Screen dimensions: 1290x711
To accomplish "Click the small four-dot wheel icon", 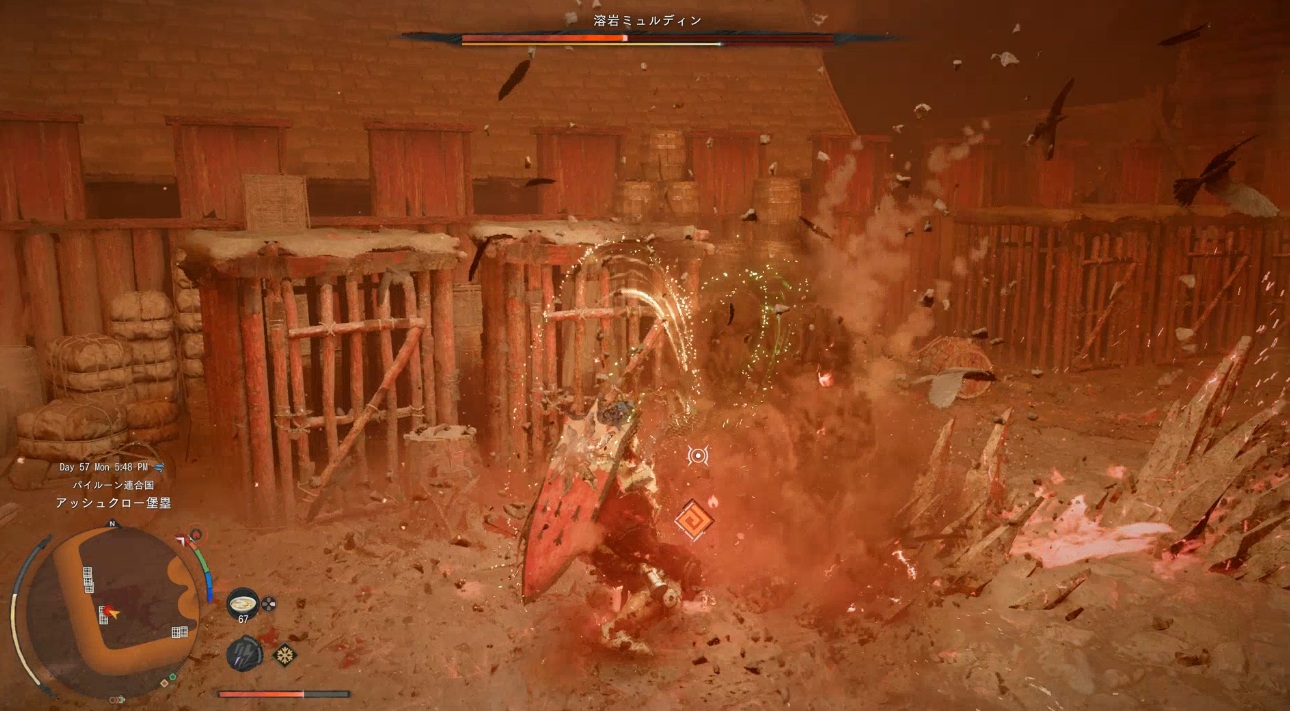I will pyautogui.click(x=268, y=603).
